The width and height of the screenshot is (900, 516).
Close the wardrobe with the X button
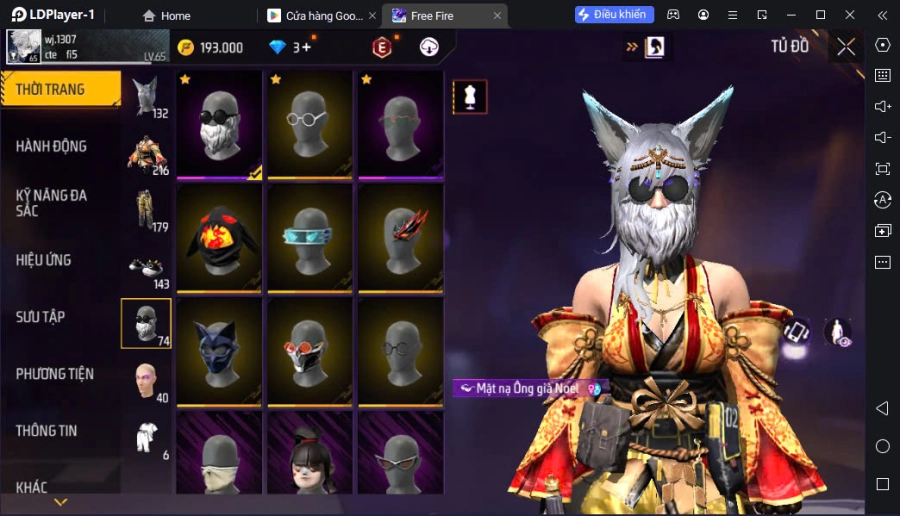tap(846, 47)
